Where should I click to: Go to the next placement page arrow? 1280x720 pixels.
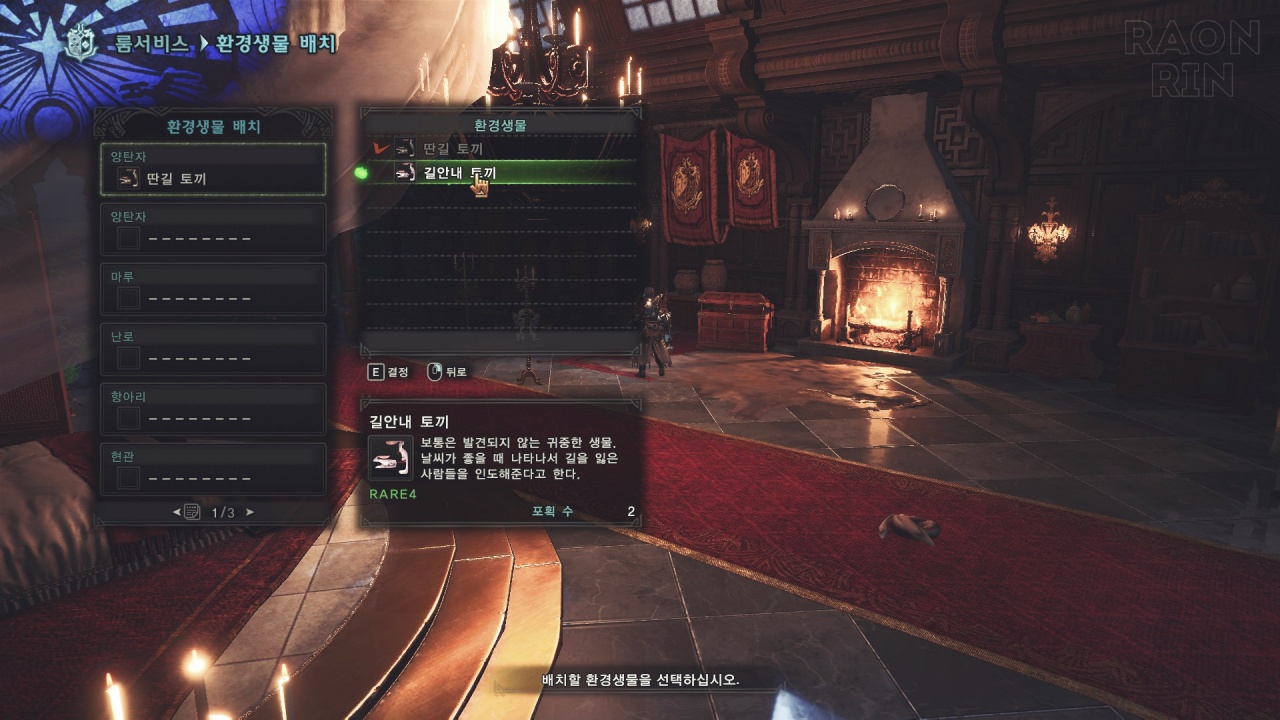point(250,512)
